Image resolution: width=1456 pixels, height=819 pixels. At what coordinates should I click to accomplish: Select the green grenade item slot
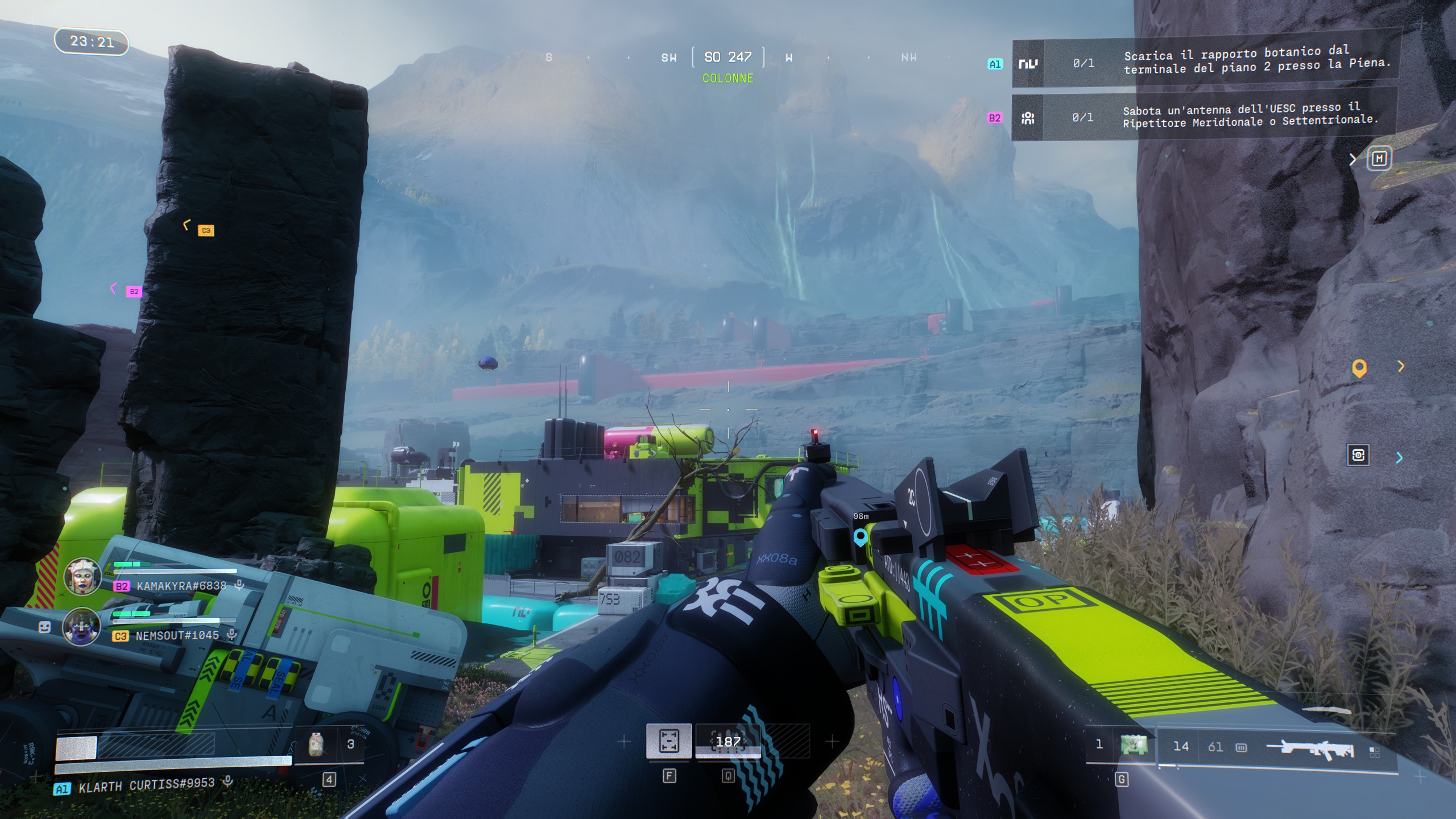1134,746
